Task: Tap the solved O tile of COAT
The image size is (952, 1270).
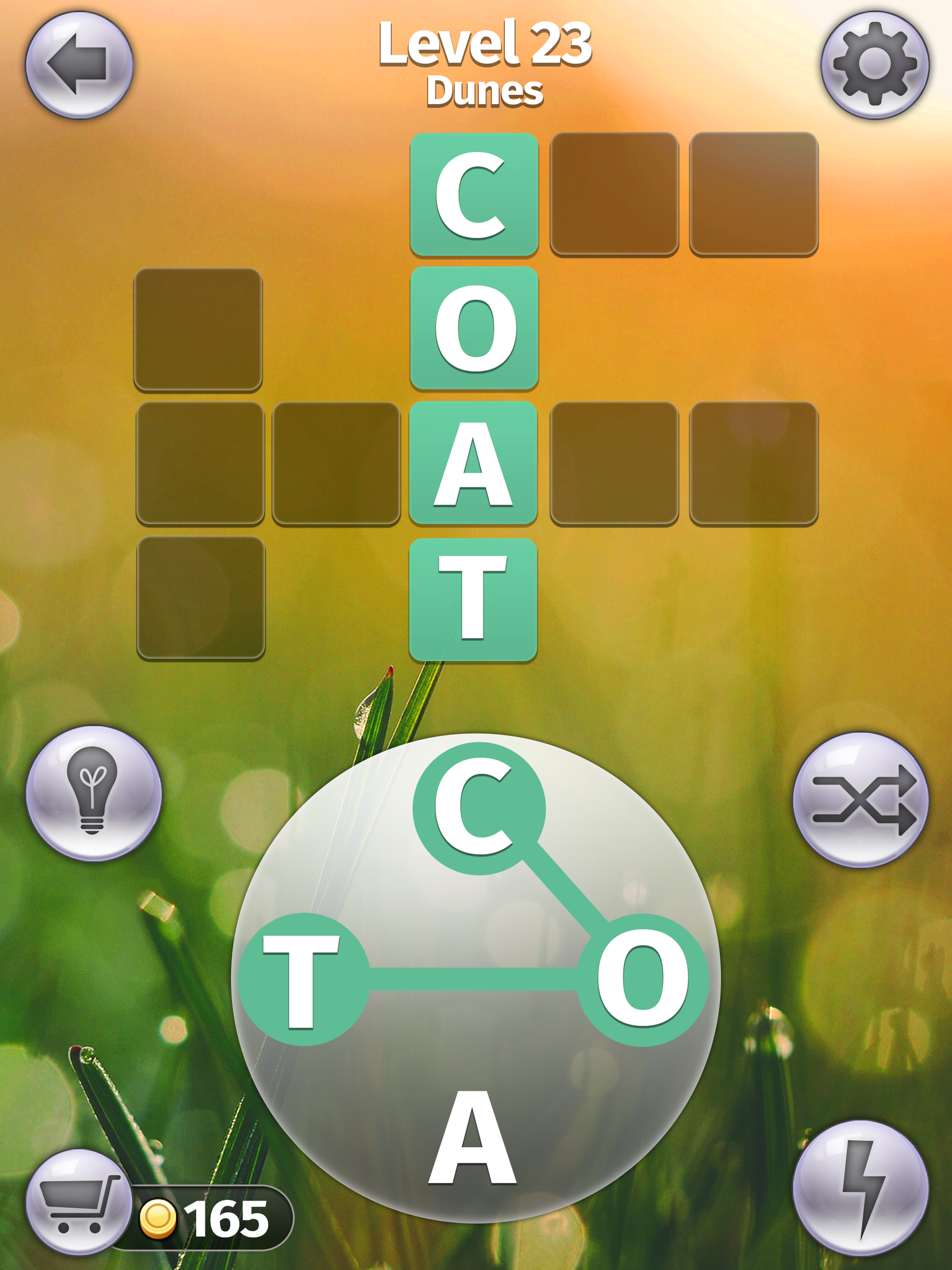Action: (x=474, y=327)
